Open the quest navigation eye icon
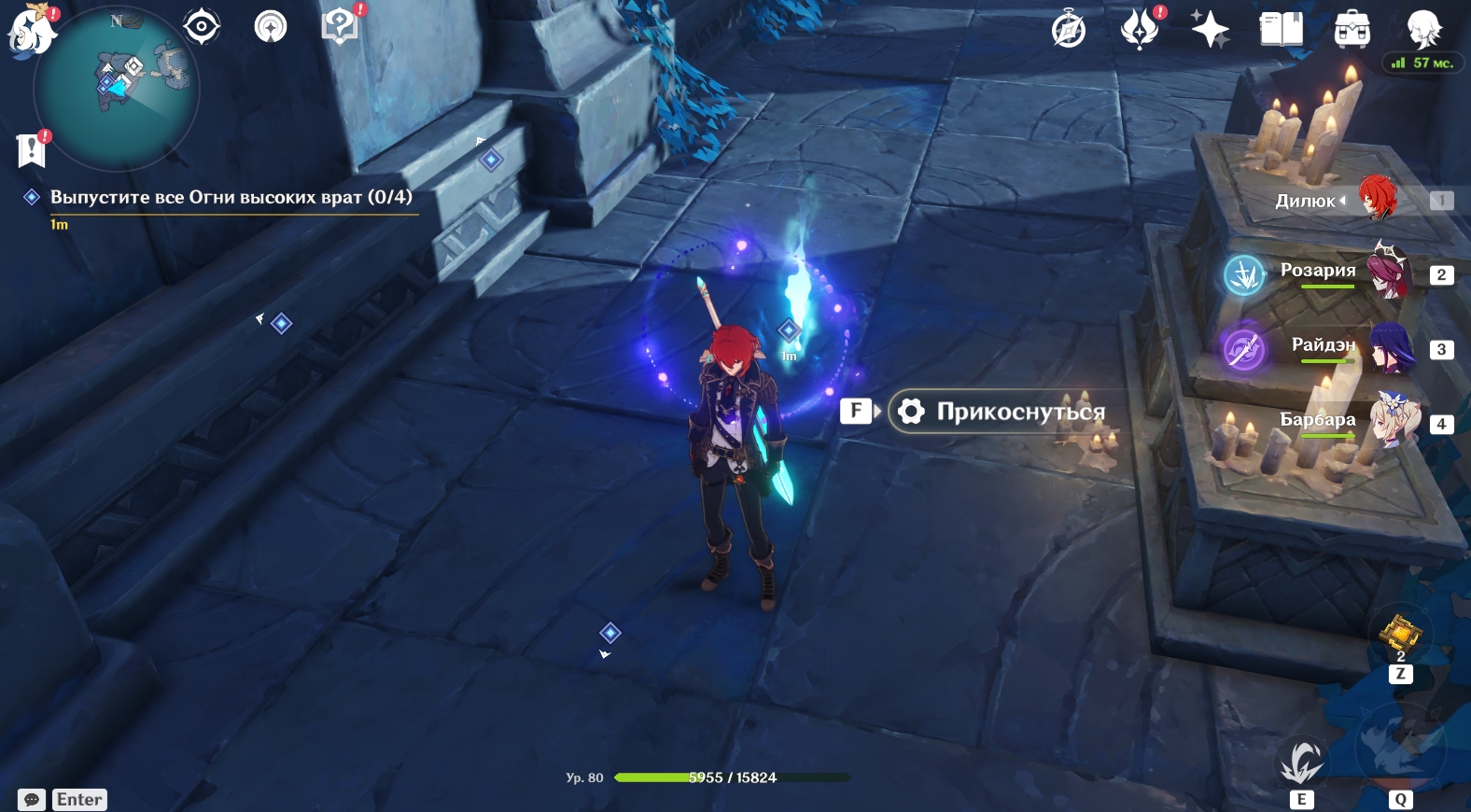1471x812 pixels. coord(202,26)
